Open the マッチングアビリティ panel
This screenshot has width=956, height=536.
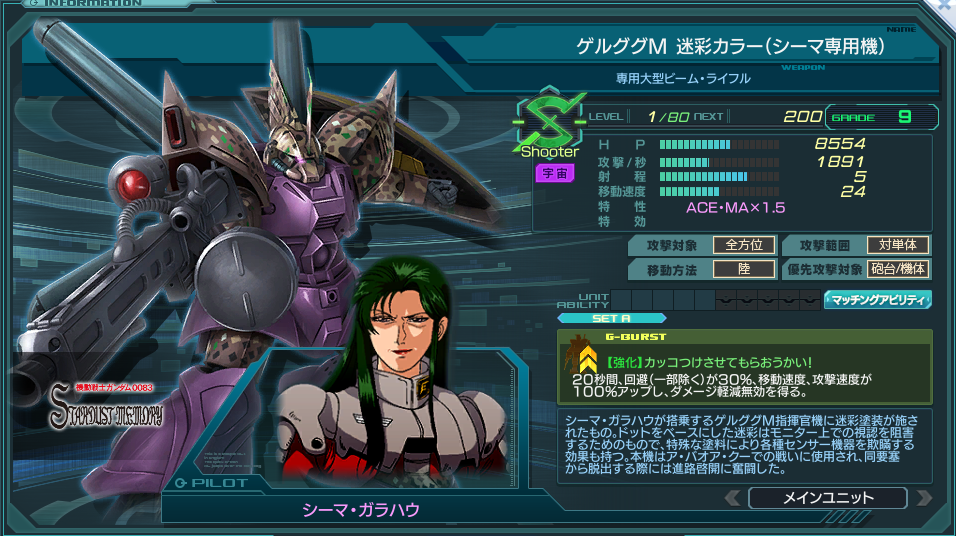[x=877, y=299]
